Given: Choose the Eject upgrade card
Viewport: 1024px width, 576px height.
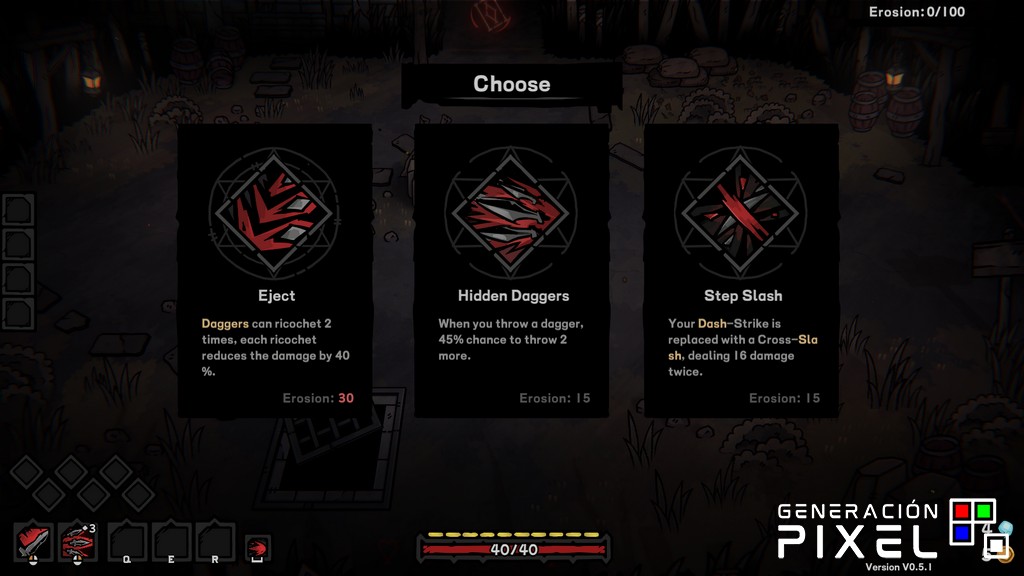Looking at the screenshot, I should (x=275, y=270).
